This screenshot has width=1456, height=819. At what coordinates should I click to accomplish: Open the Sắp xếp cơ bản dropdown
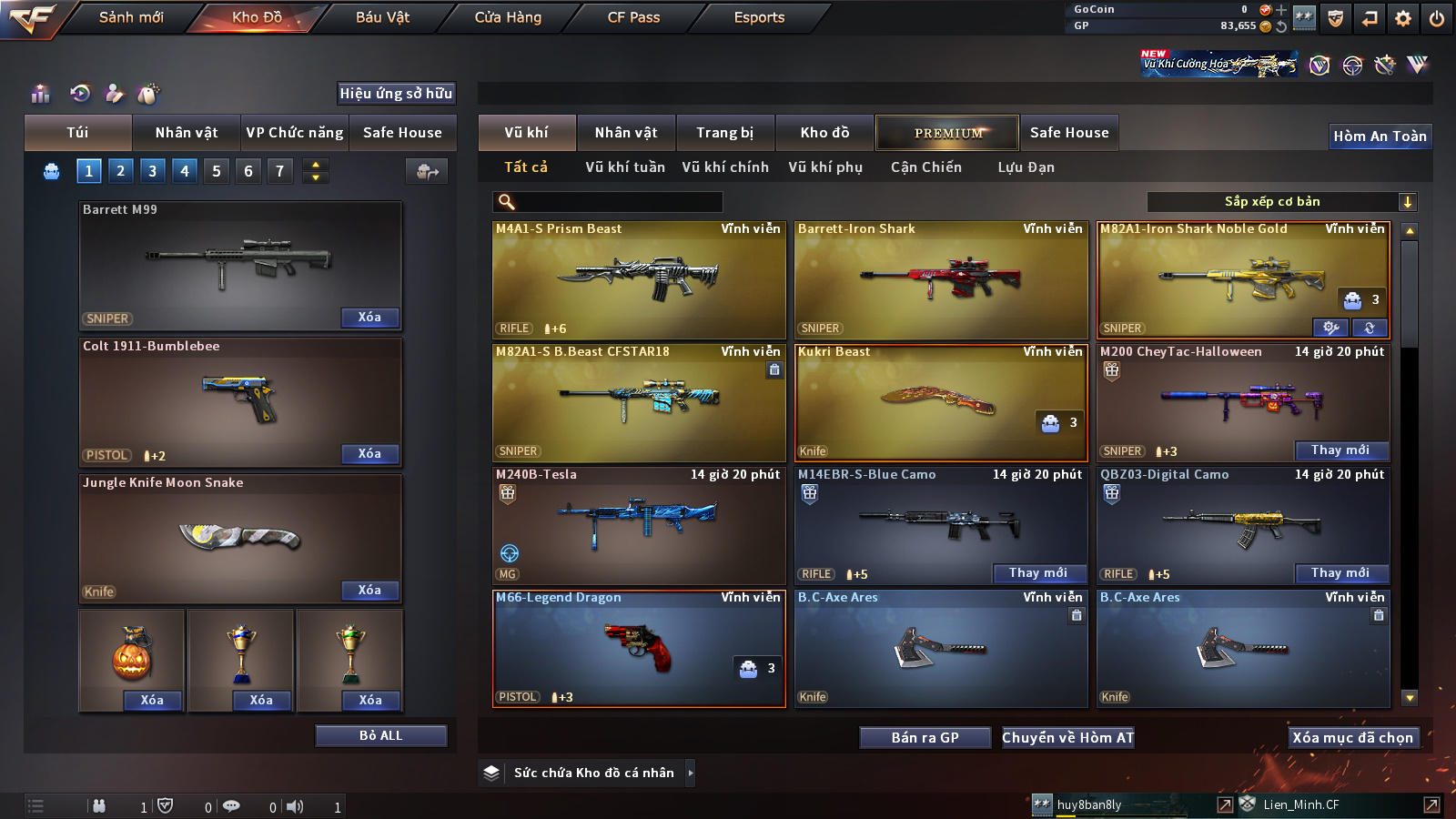1281,202
